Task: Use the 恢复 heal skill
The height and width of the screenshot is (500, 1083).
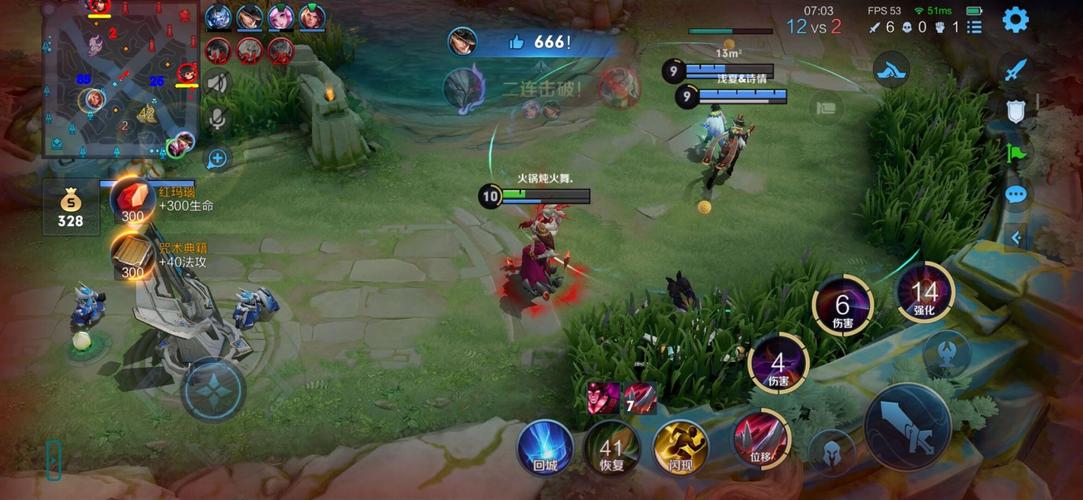Action: (612, 447)
